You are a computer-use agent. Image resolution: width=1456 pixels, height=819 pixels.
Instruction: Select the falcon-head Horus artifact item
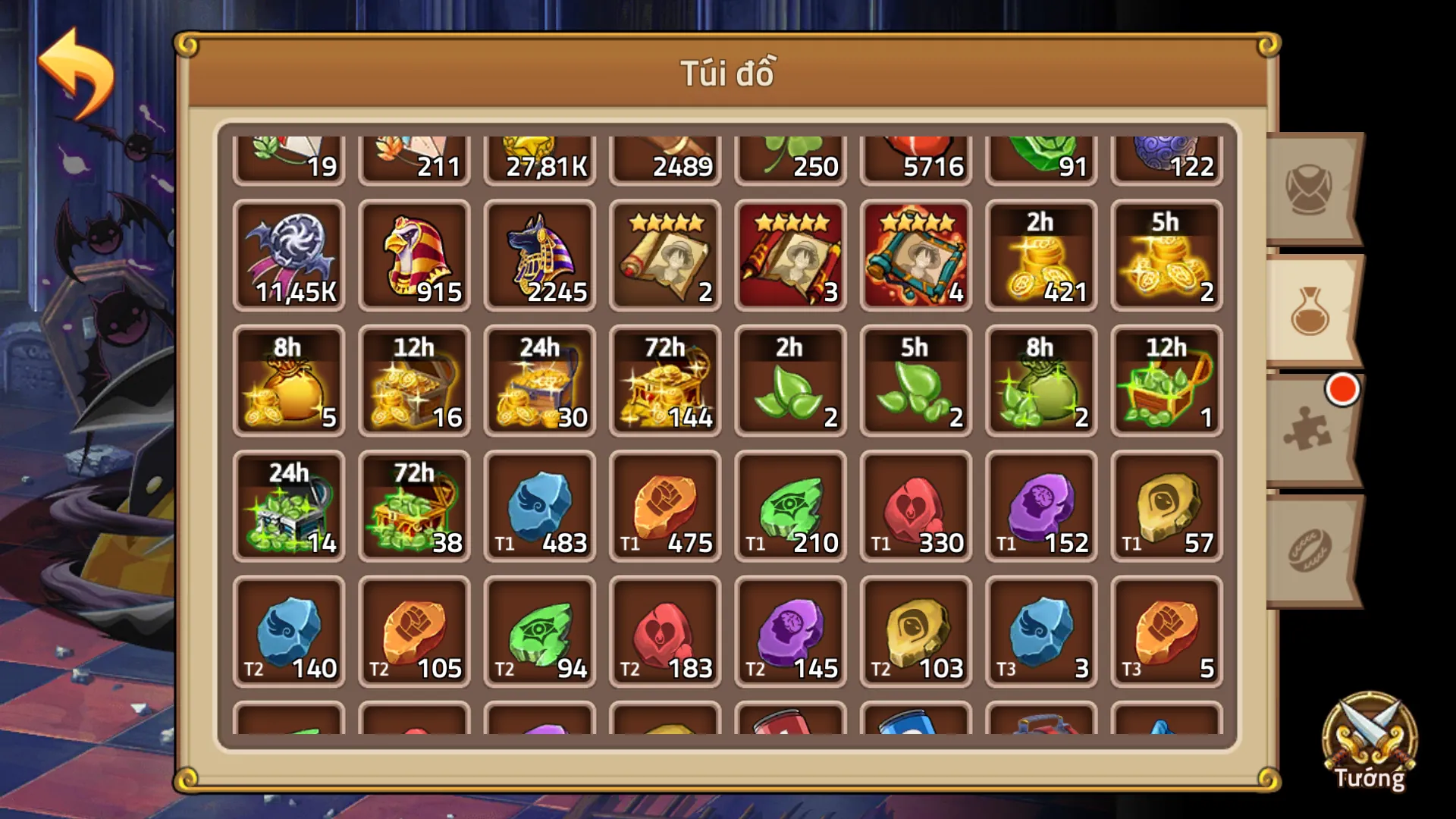click(x=414, y=254)
